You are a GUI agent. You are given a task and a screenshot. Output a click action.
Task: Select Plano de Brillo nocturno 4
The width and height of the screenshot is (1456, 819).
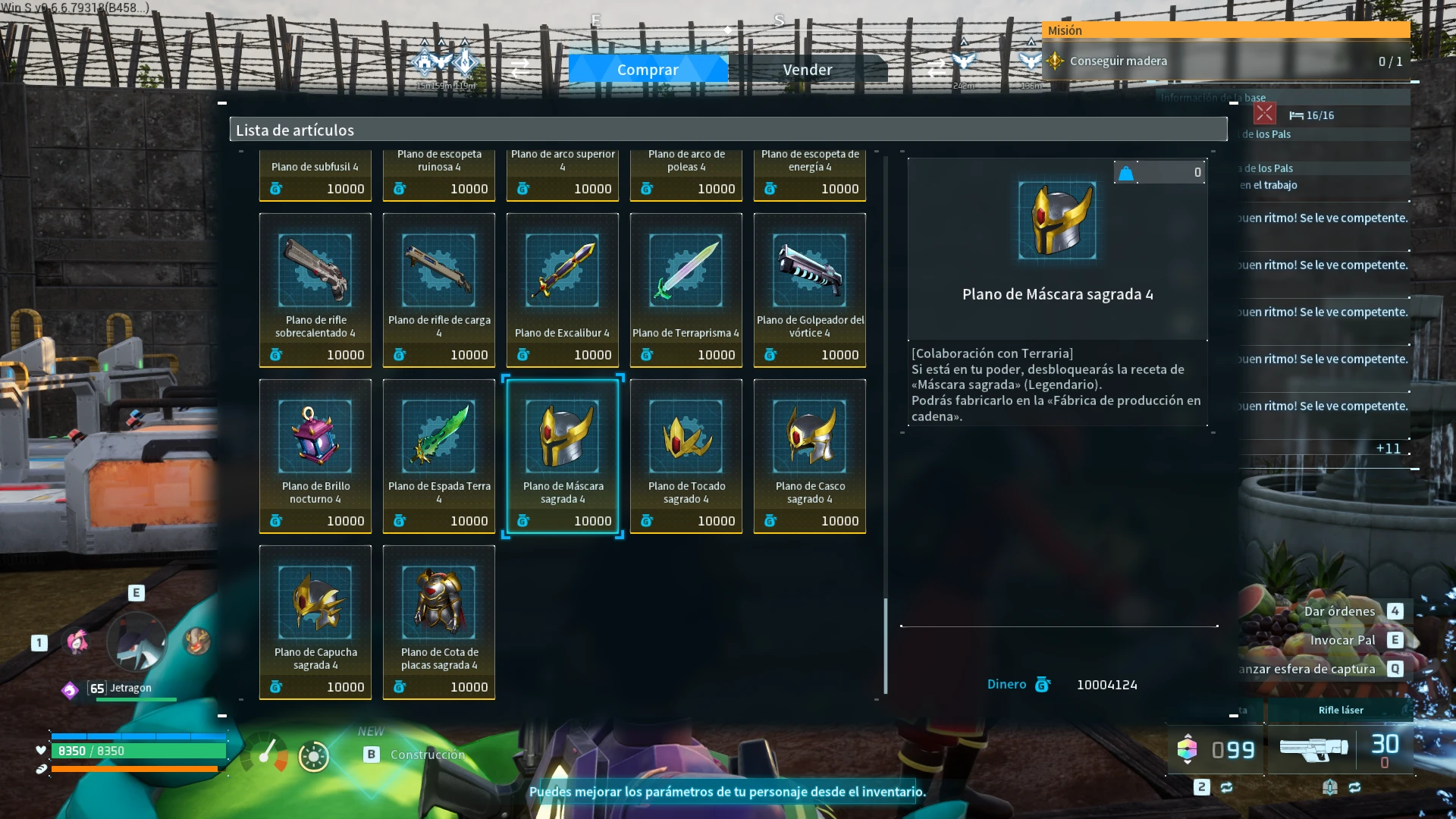pyautogui.click(x=315, y=456)
